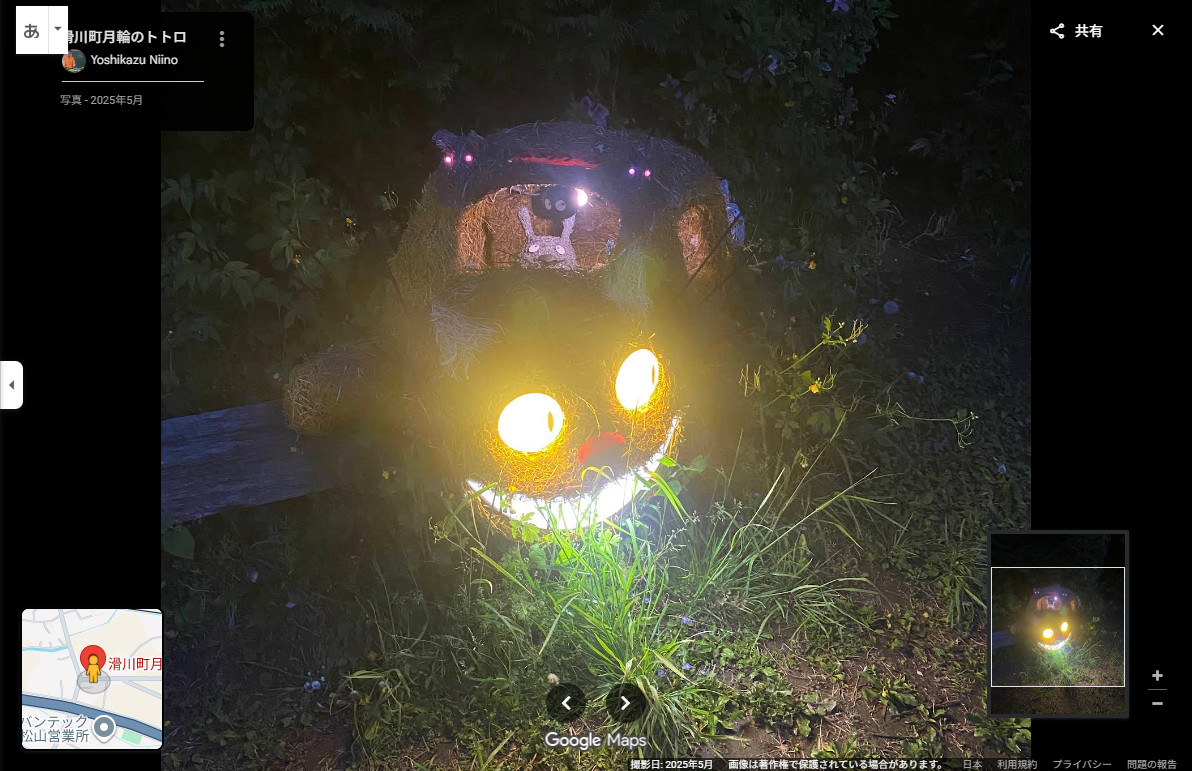Open the プライバシー privacy link
1192x771 pixels.
(x=1082, y=764)
